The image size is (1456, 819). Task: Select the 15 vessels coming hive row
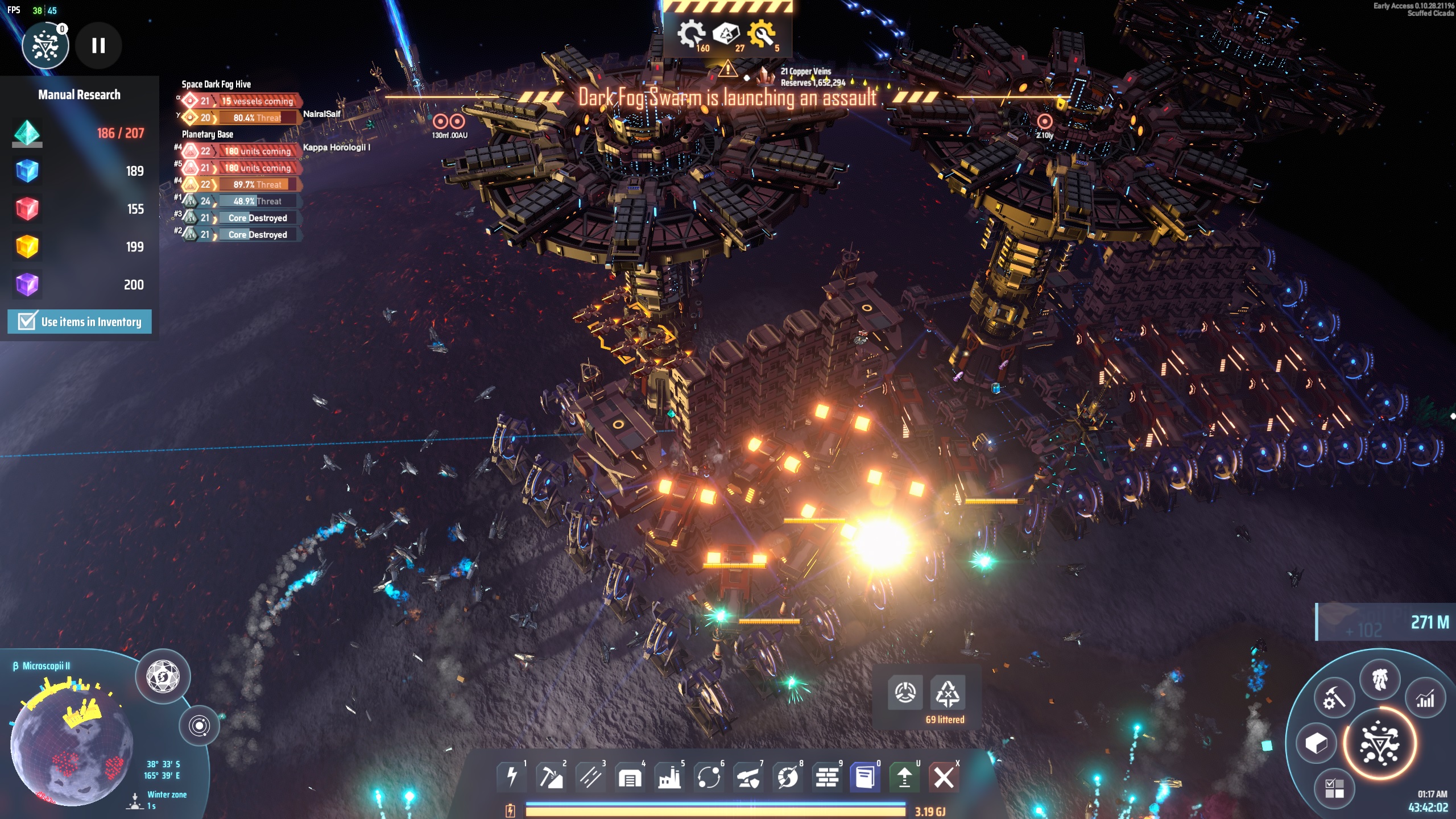tap(257, 101)
